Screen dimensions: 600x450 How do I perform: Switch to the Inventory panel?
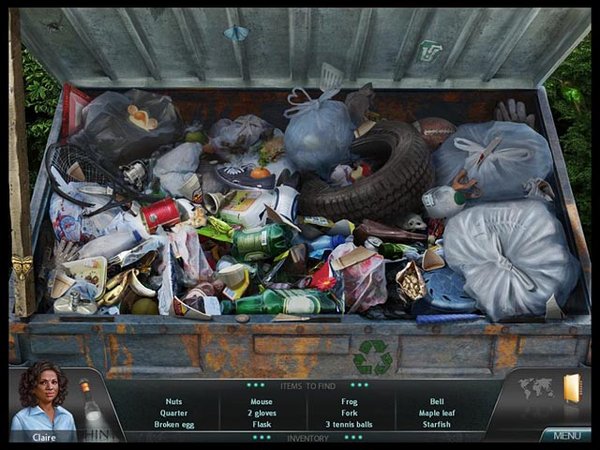[307, 437]
